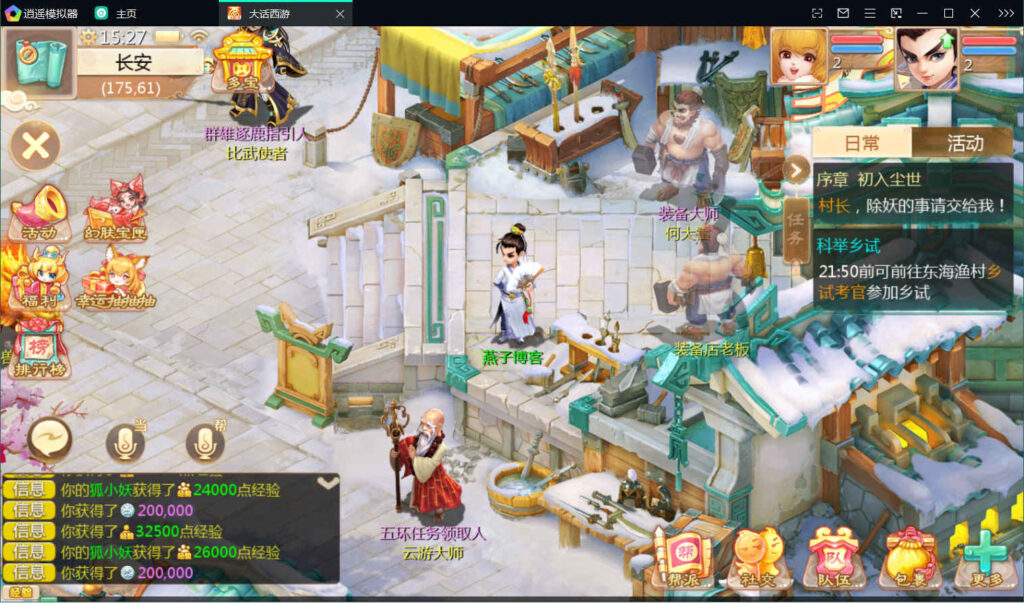Close the side menu with X button

coord(36,147)
